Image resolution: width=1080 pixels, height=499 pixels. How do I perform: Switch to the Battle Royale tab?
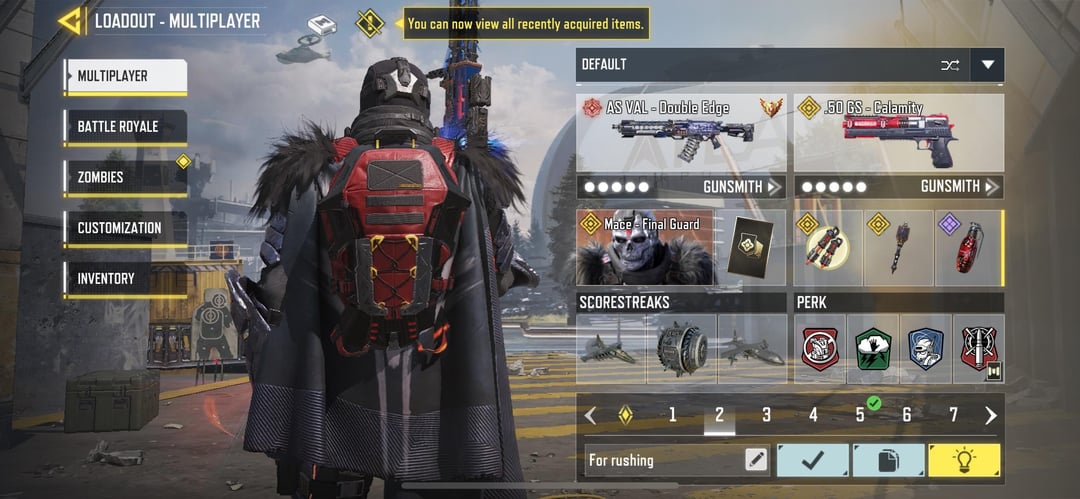pos(125,127)
